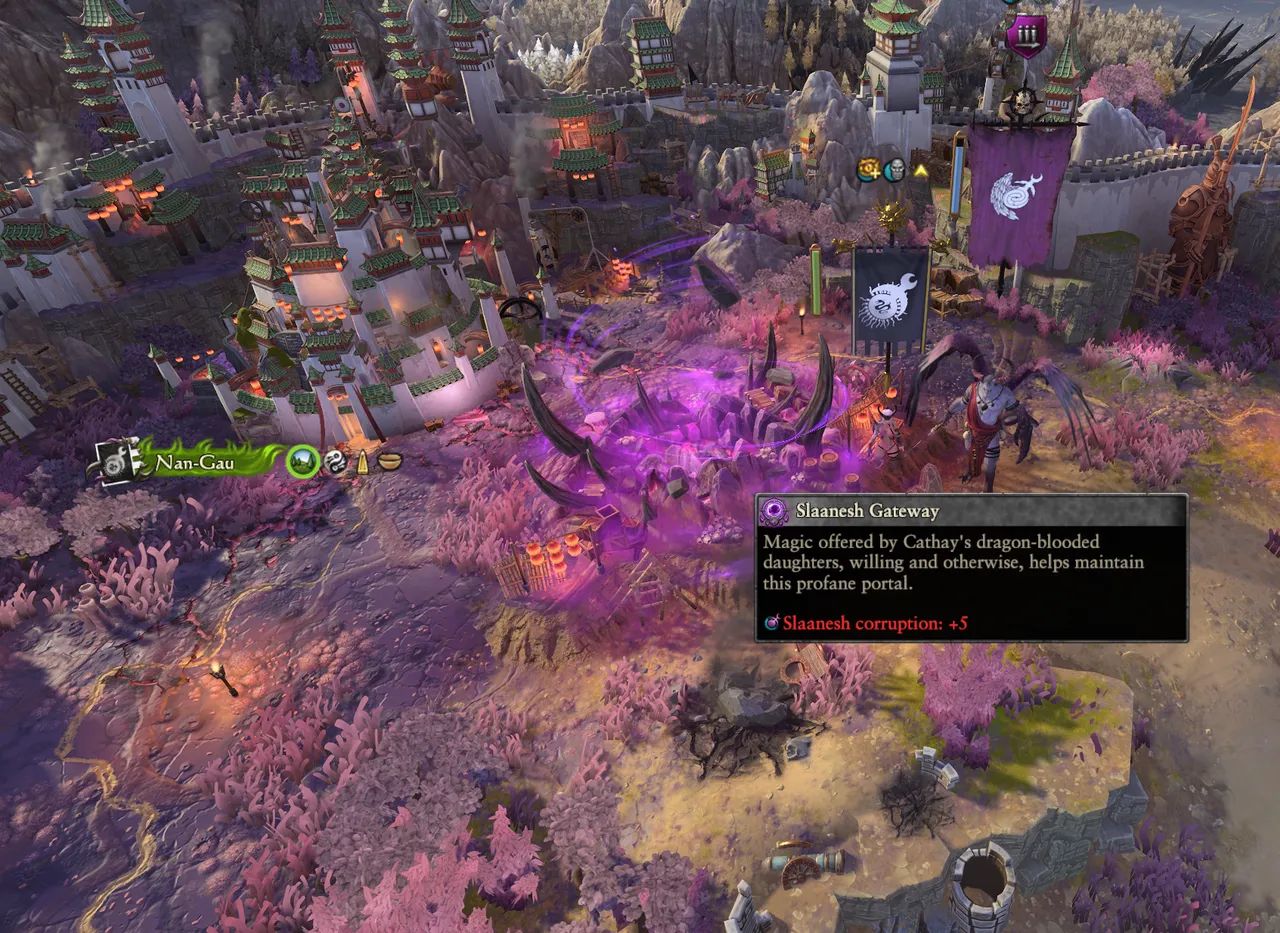This screenshot has width=1280, height=933.
Task: Click the yellow upward arrow rank icon
Action: click(x=920, y=172)
